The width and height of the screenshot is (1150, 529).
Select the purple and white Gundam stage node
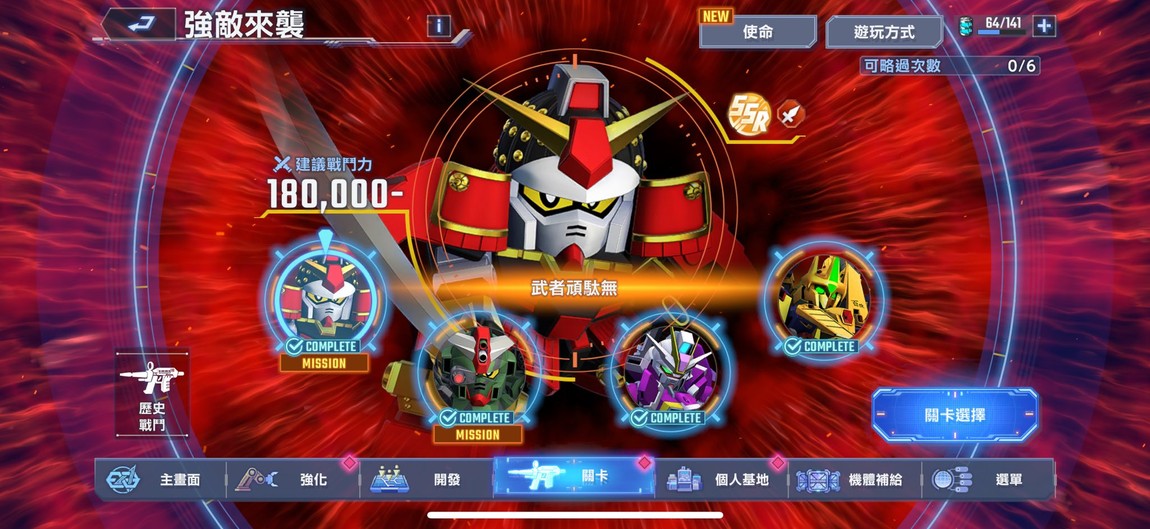tap(669, 367)
